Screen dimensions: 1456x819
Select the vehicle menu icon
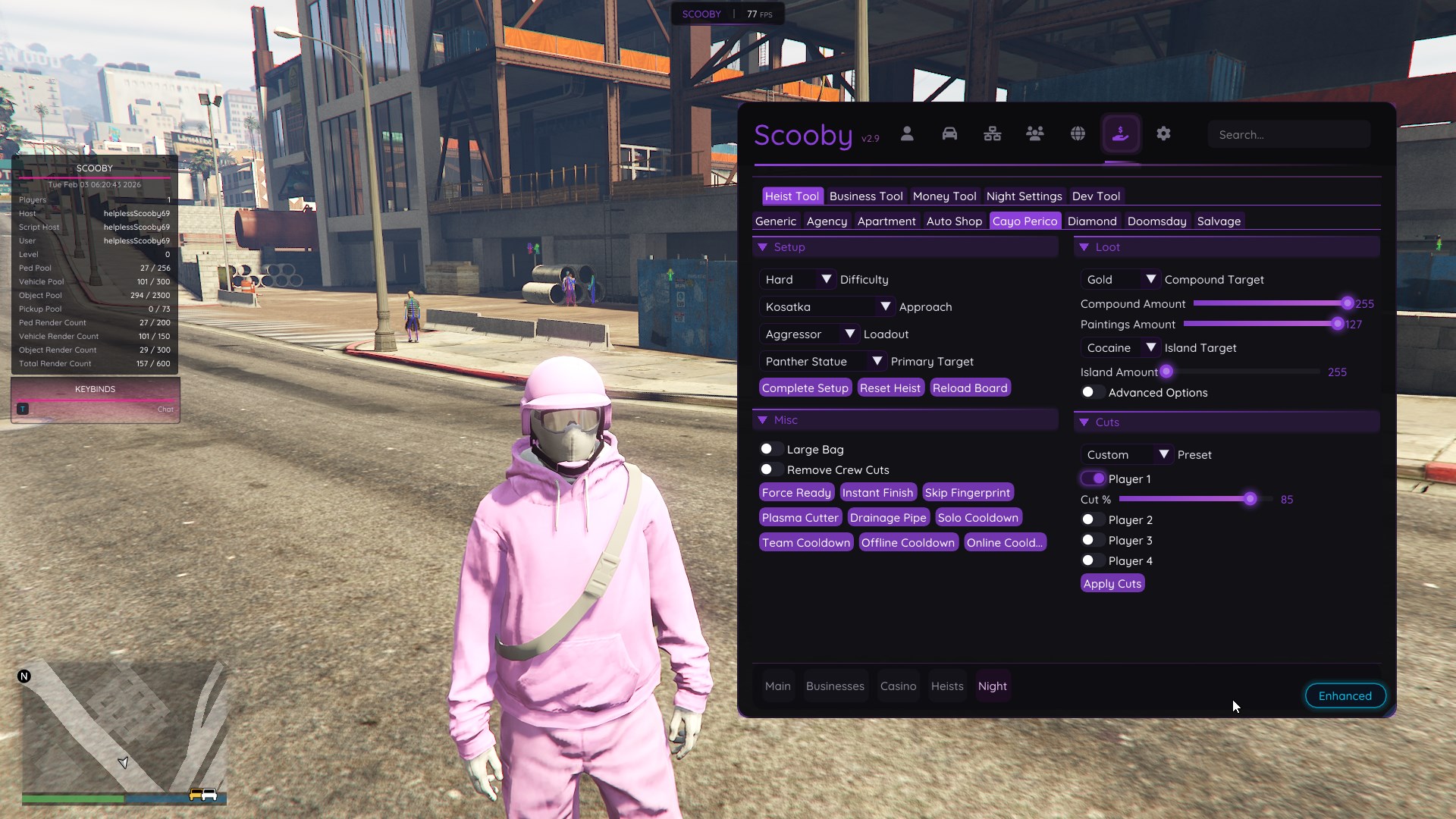pyautogui.click(x=949, y=133)
